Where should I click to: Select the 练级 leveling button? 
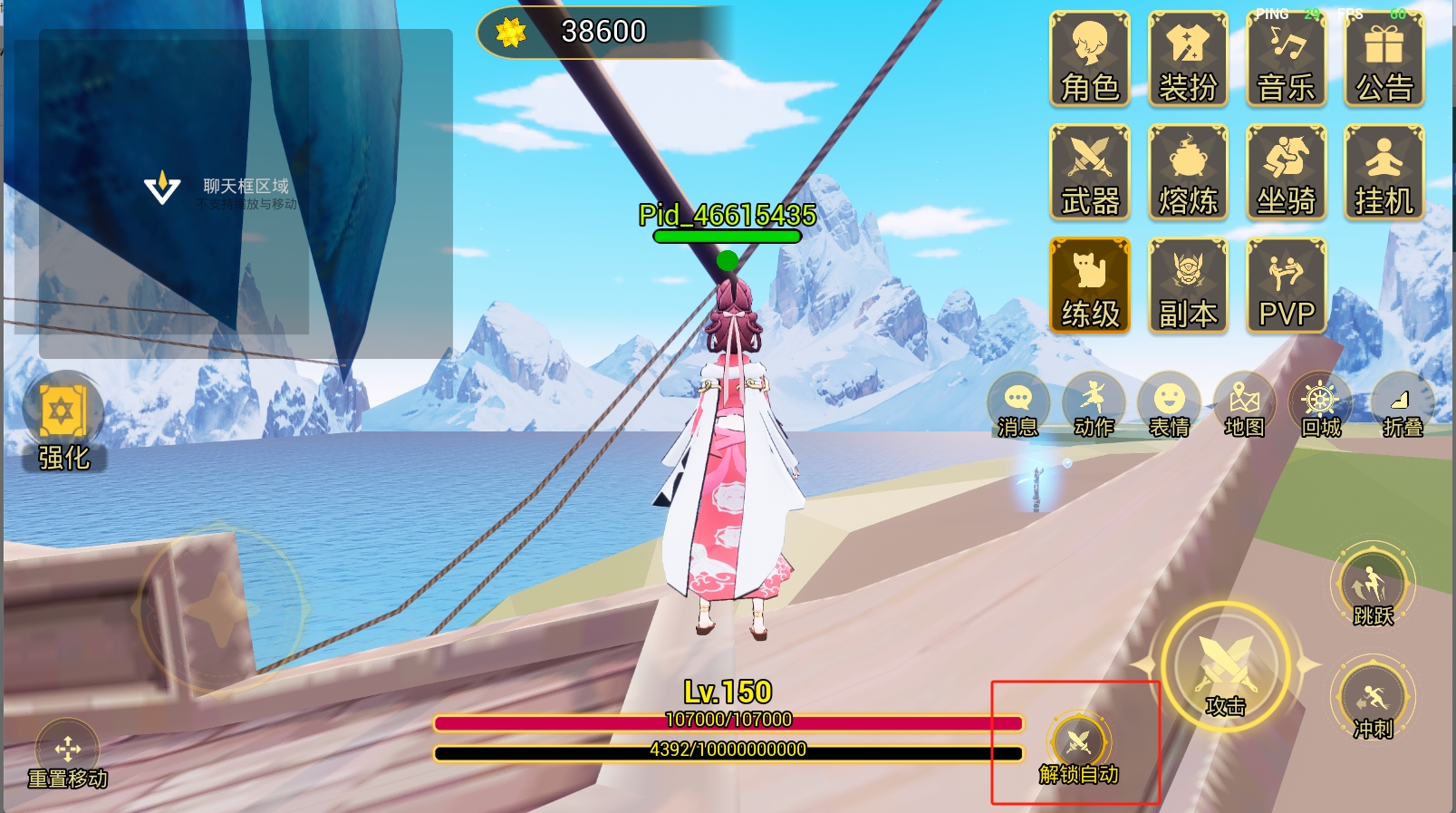[1090, 286]
